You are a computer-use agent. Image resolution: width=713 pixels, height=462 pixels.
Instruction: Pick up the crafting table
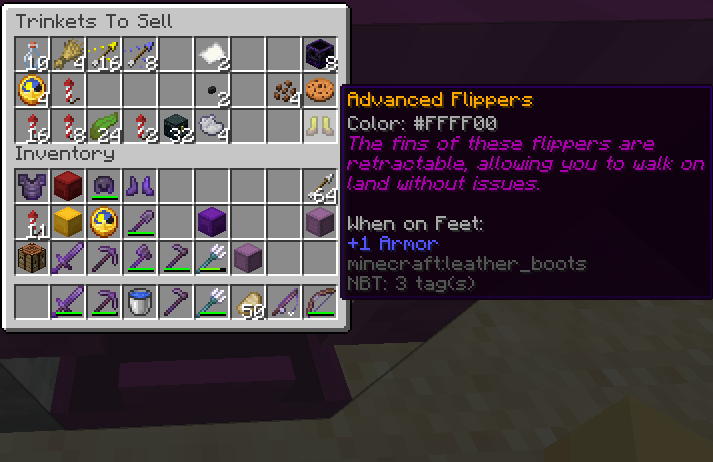32,257
